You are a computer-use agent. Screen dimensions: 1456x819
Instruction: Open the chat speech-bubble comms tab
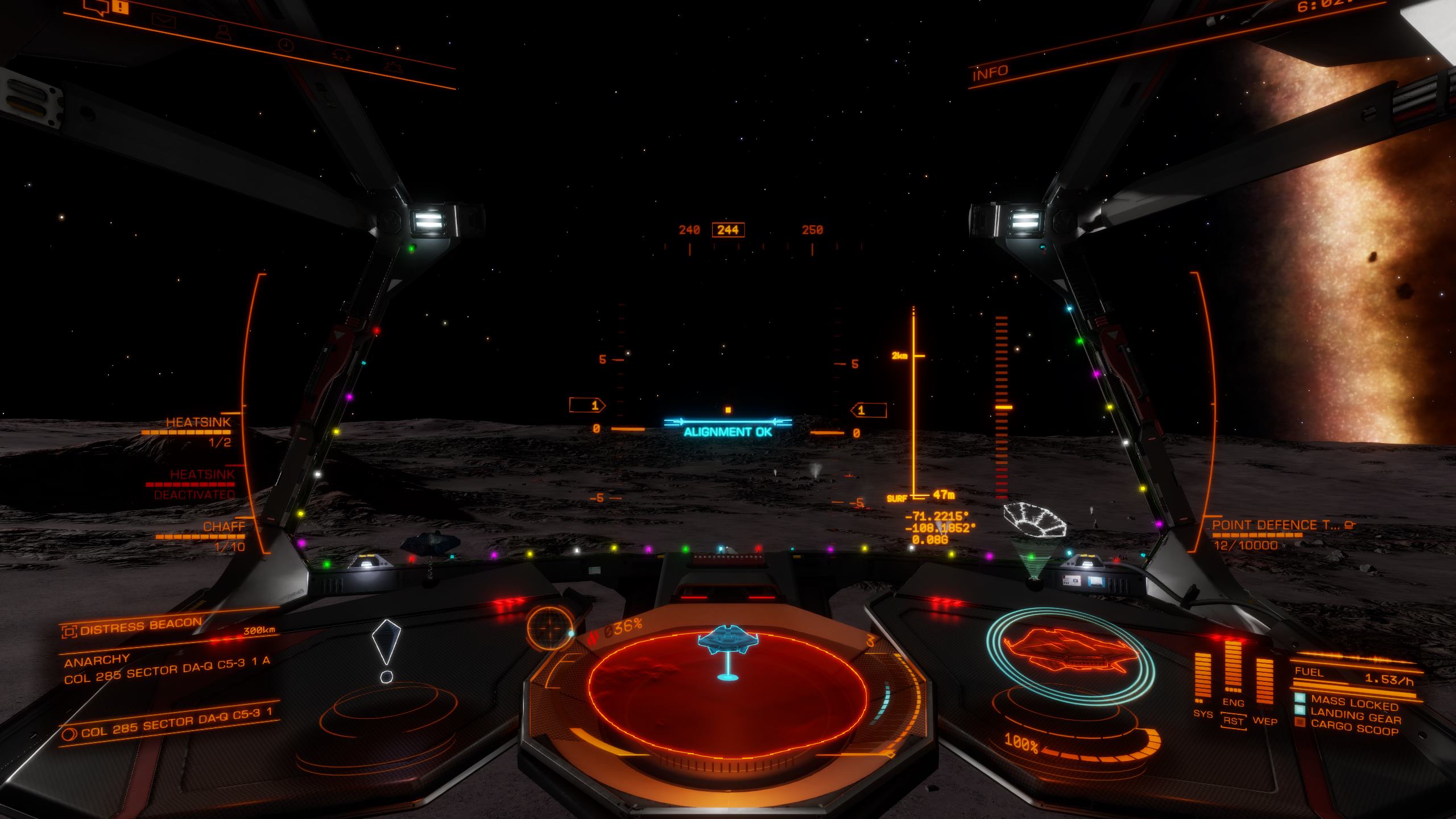[96, 7]
